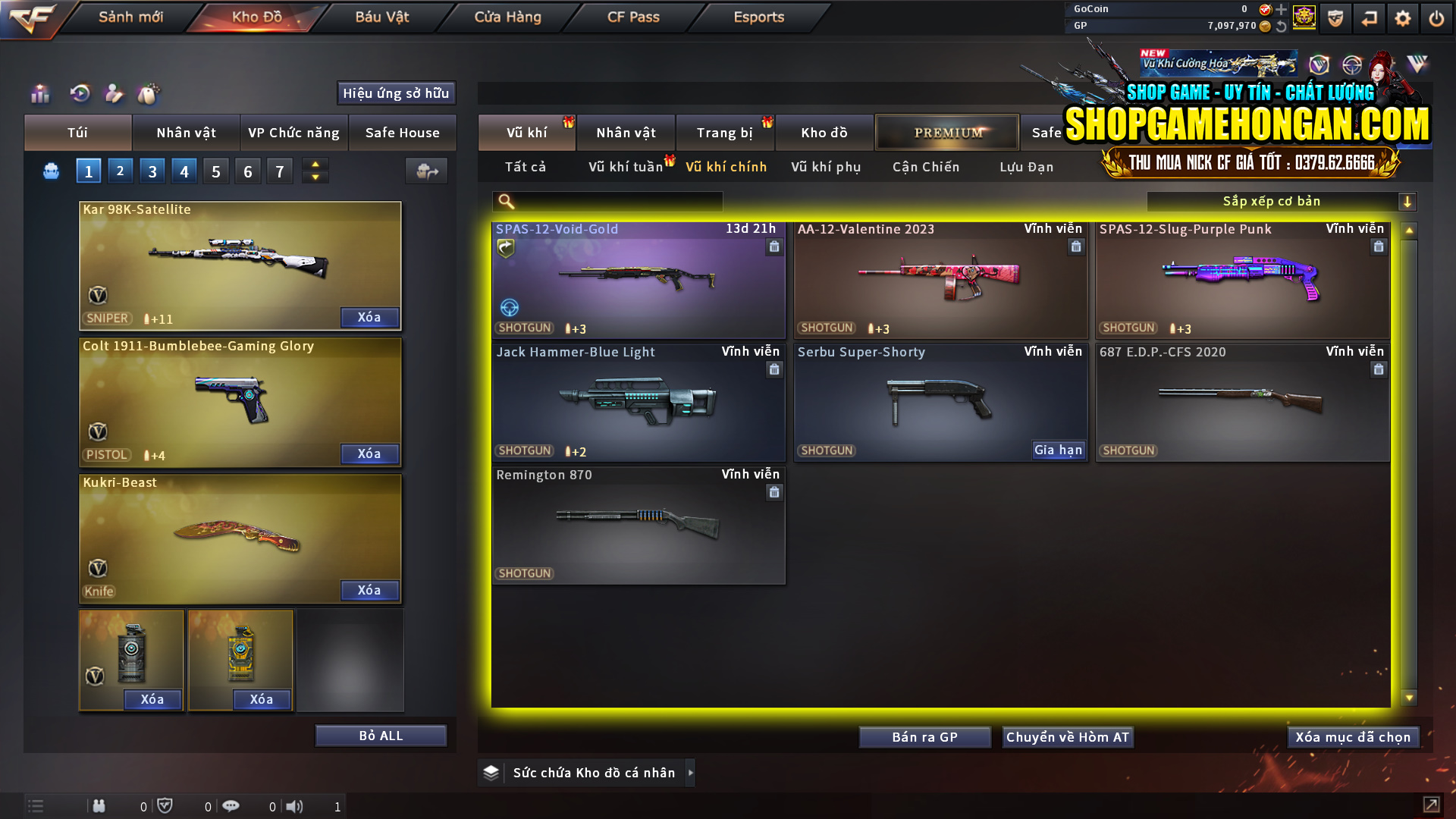The width and height of the screenshot is (1456, 819).
Task: Open the speaker volume icon in the bottom bar
Action: [295, 806]
